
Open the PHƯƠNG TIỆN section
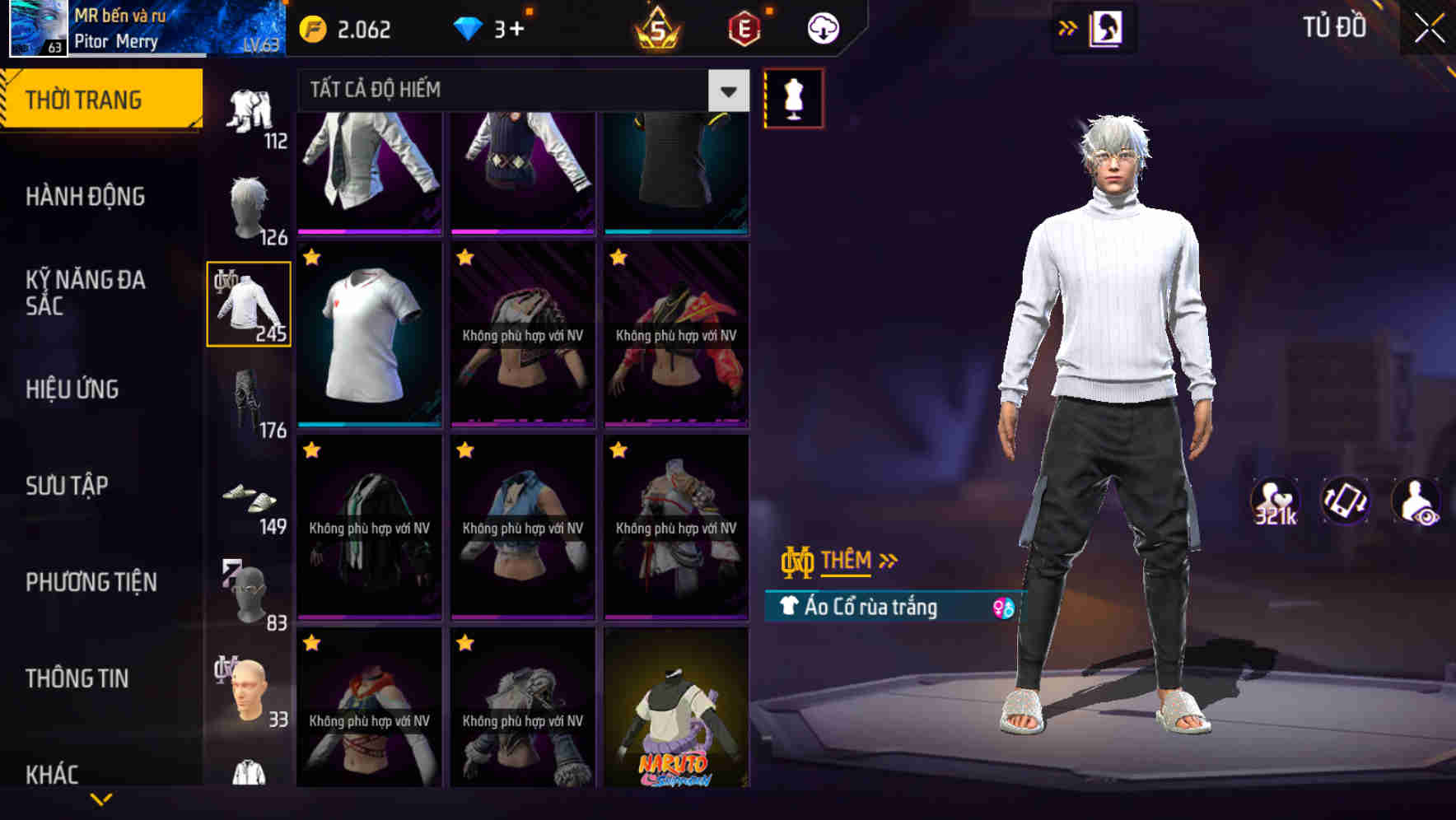tap(92, 581)
